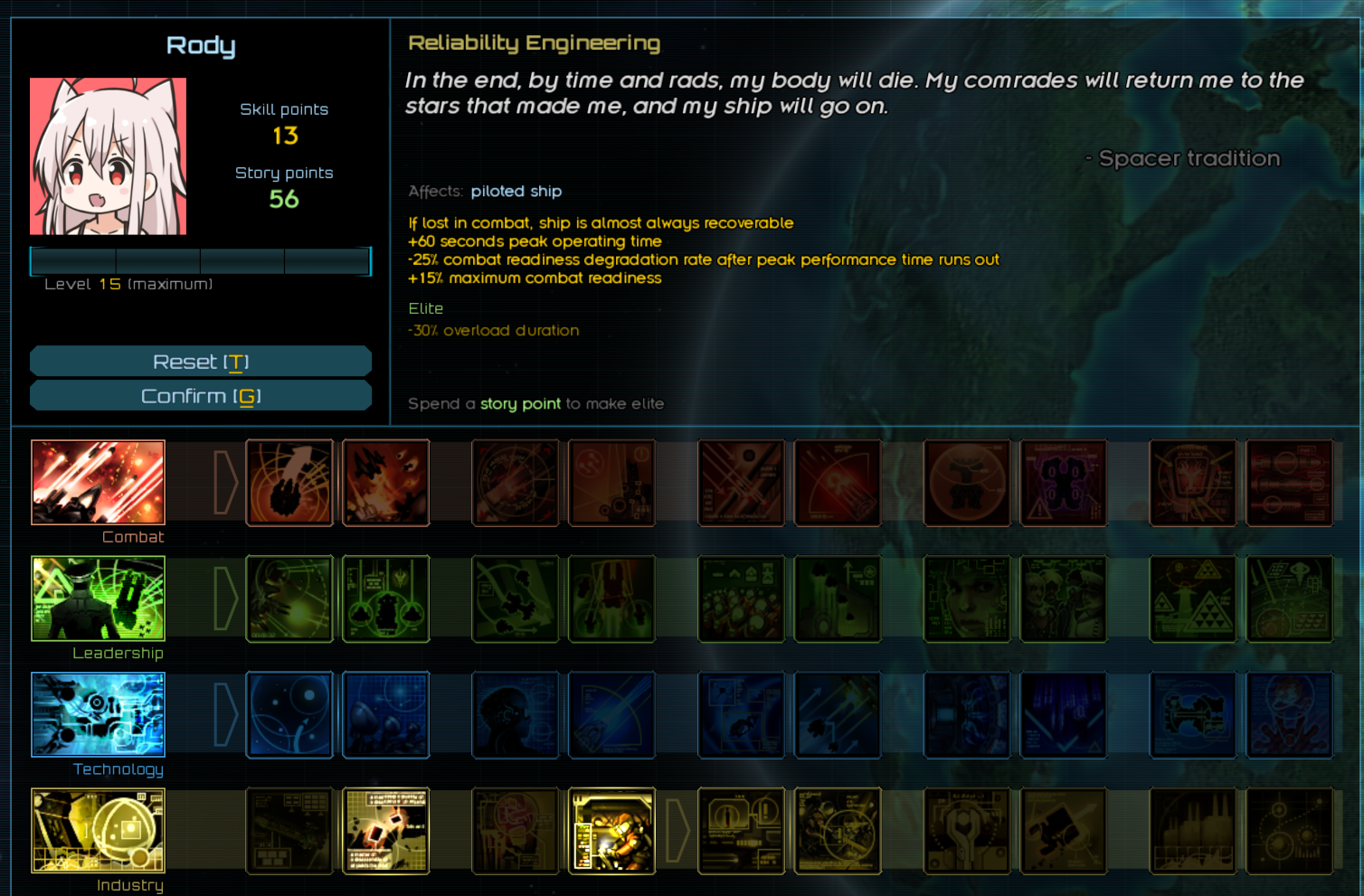Viewport: 1364px width, 896px height.
Task: Click the Industry row label
Action: 129,885
